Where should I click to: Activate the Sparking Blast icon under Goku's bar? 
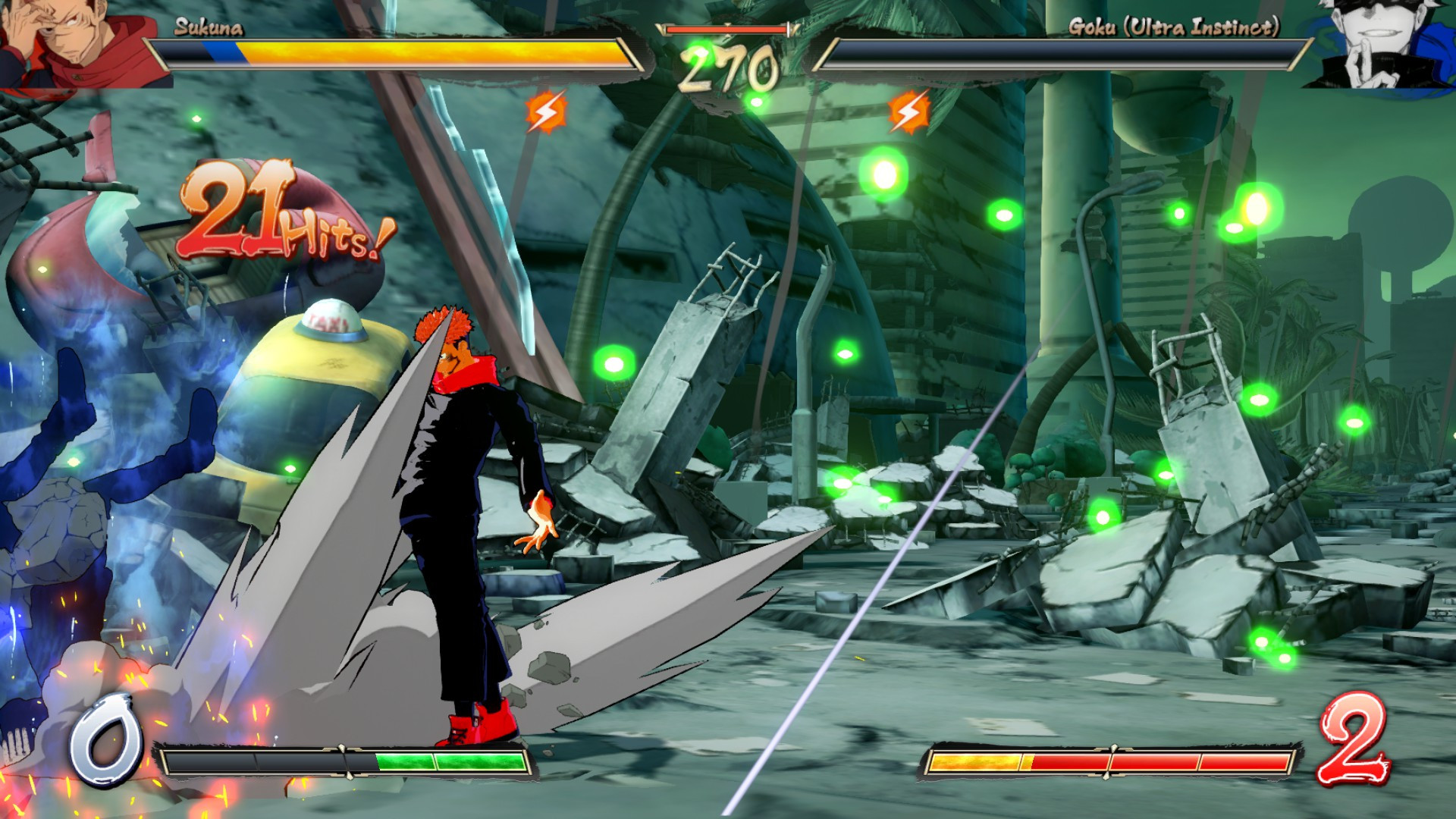click(908, 112)
